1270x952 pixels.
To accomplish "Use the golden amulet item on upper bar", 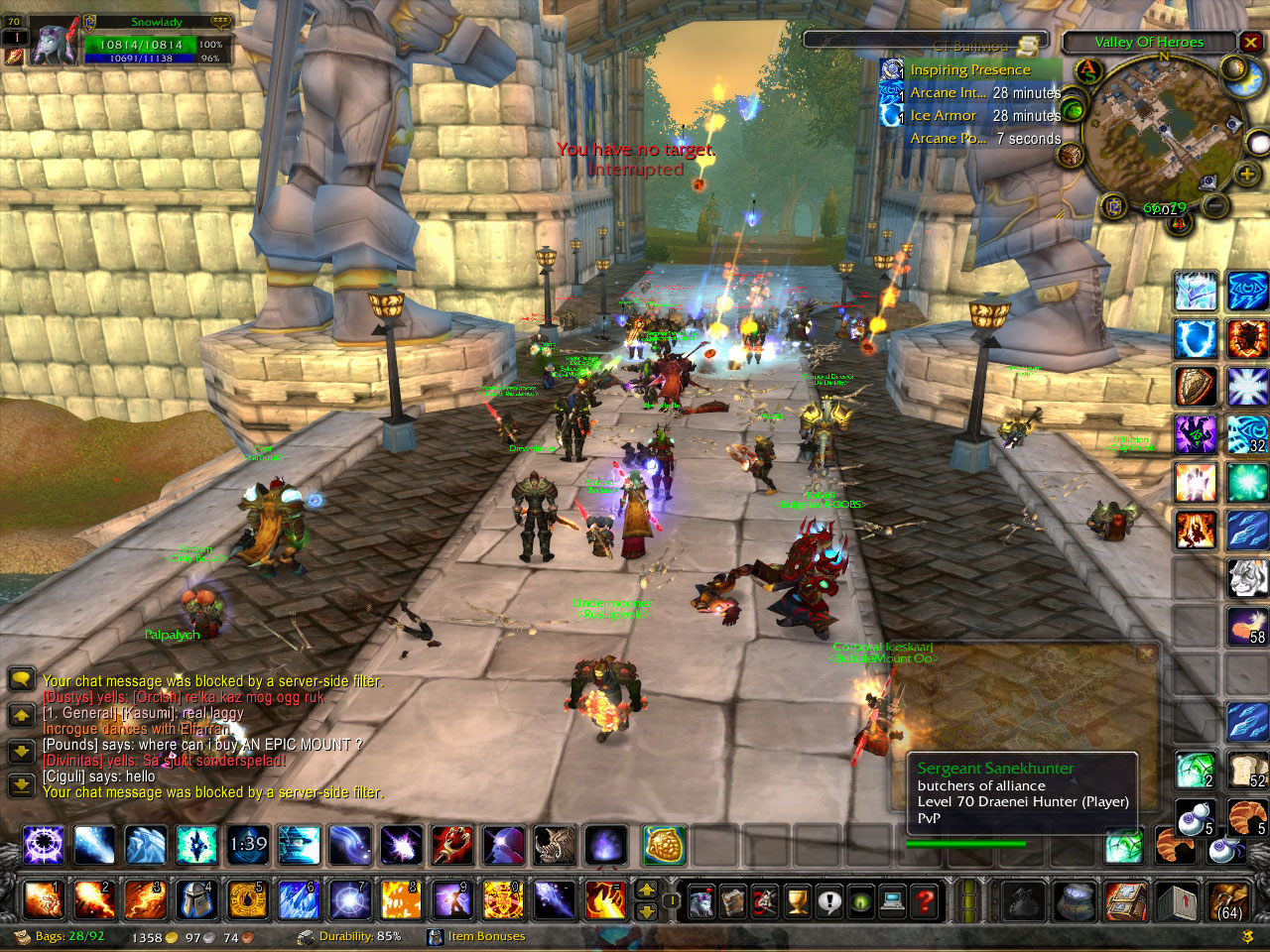I will 665,846.
